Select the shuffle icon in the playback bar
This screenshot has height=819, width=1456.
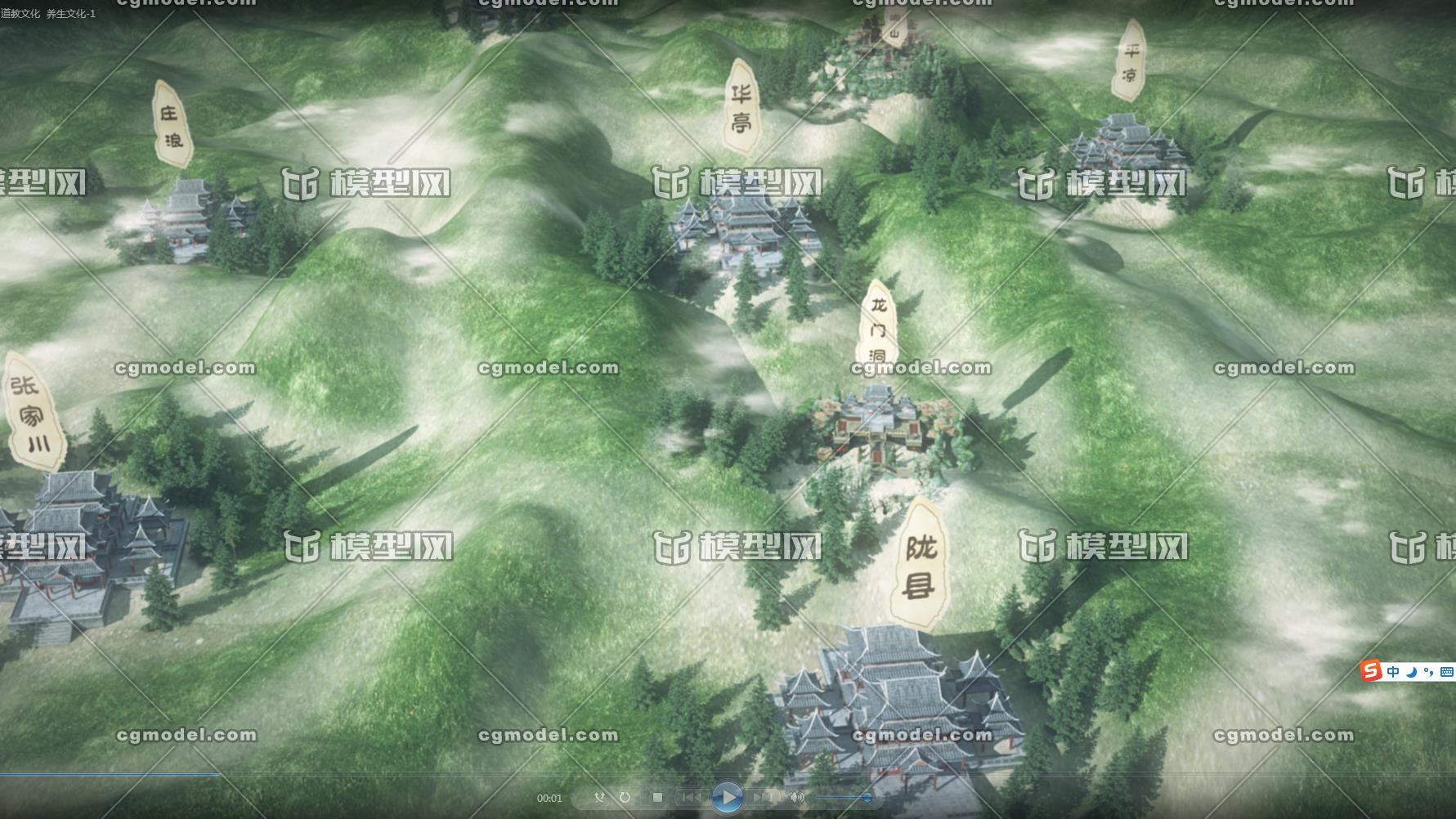coord(599,797)
